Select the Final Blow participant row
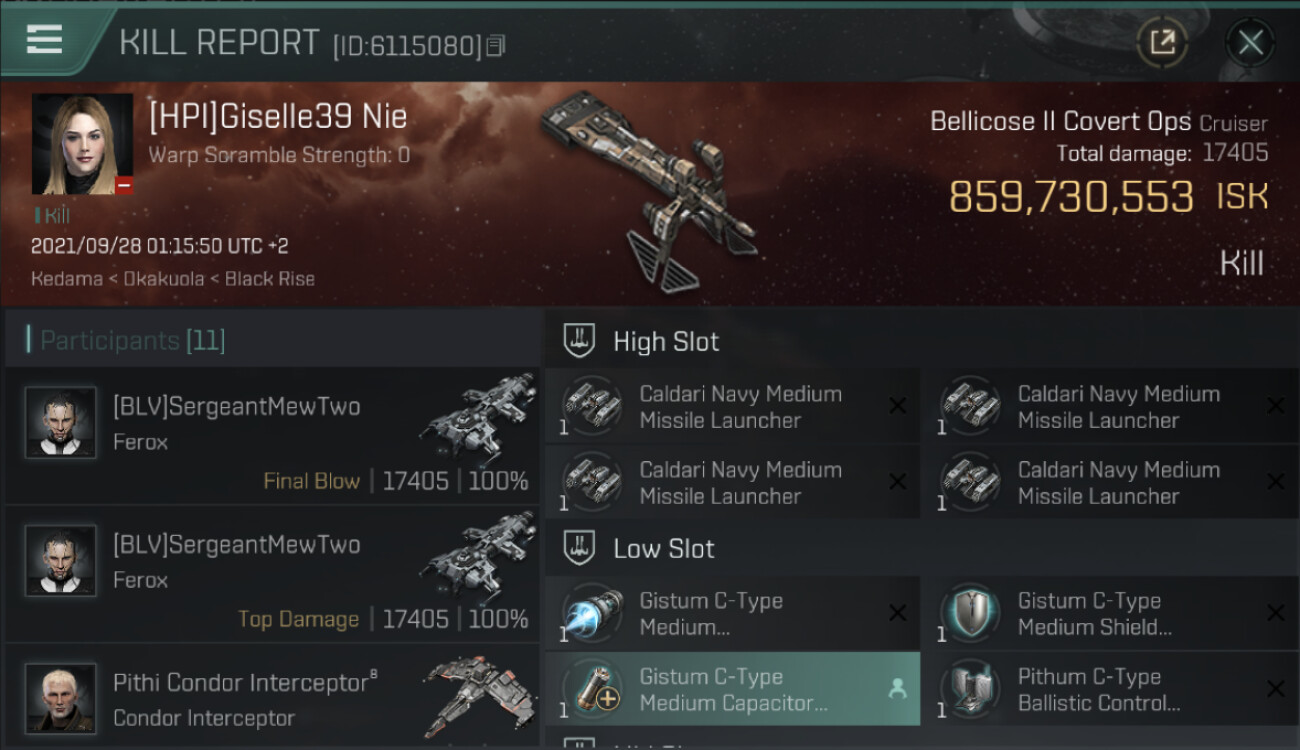Image resolution: width=1300 pixels, height=750 pixels. click(272, 436)
